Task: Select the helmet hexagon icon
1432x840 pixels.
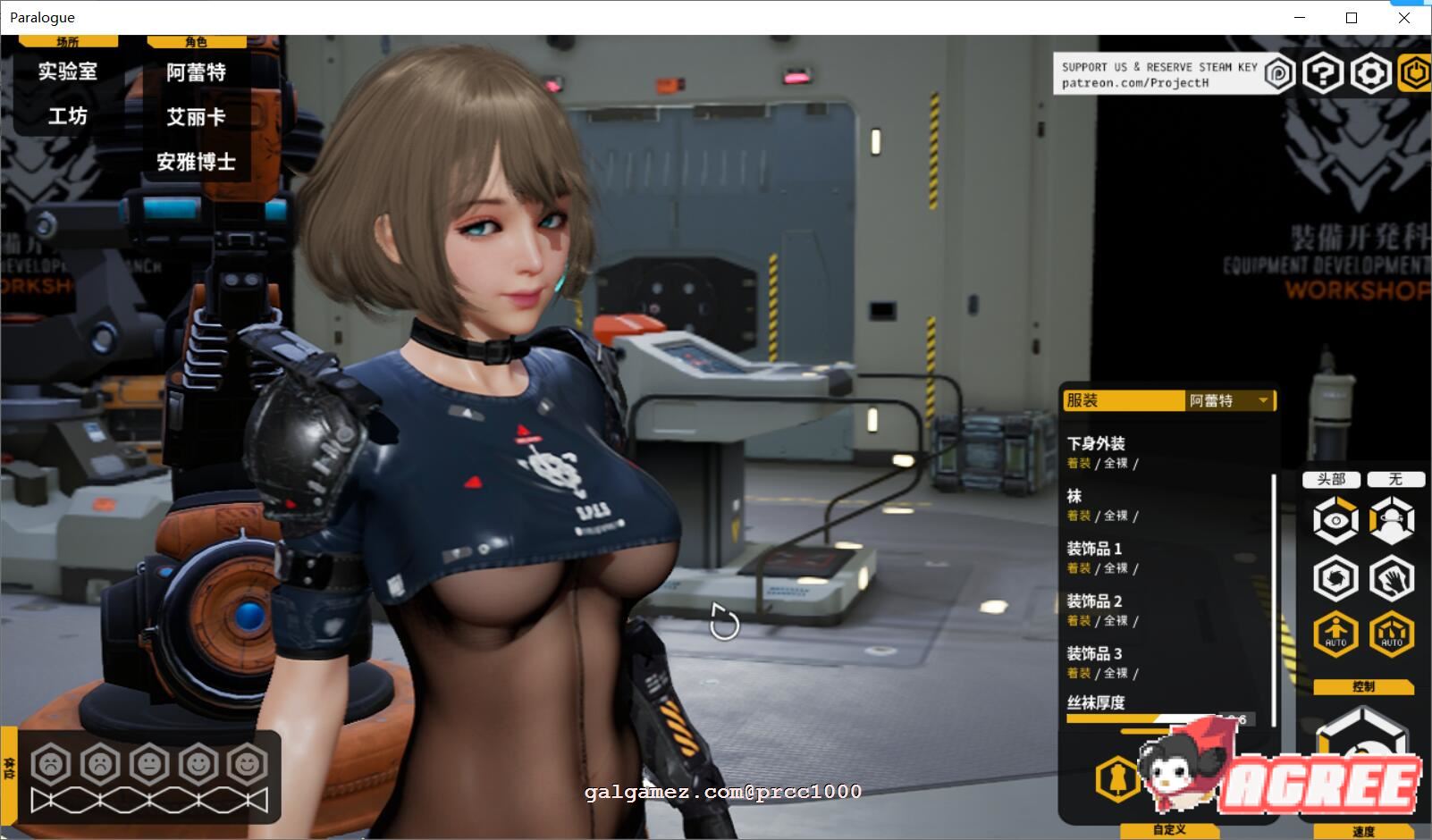Action: (x=1392, y=519)
